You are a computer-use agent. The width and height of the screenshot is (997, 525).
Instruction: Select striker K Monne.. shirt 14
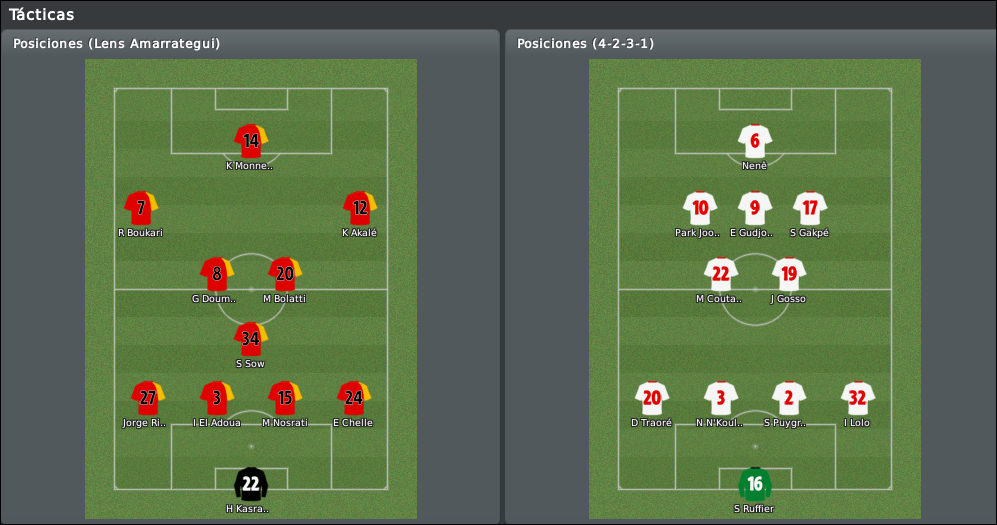pyautogui.click(x=251, y=141)
